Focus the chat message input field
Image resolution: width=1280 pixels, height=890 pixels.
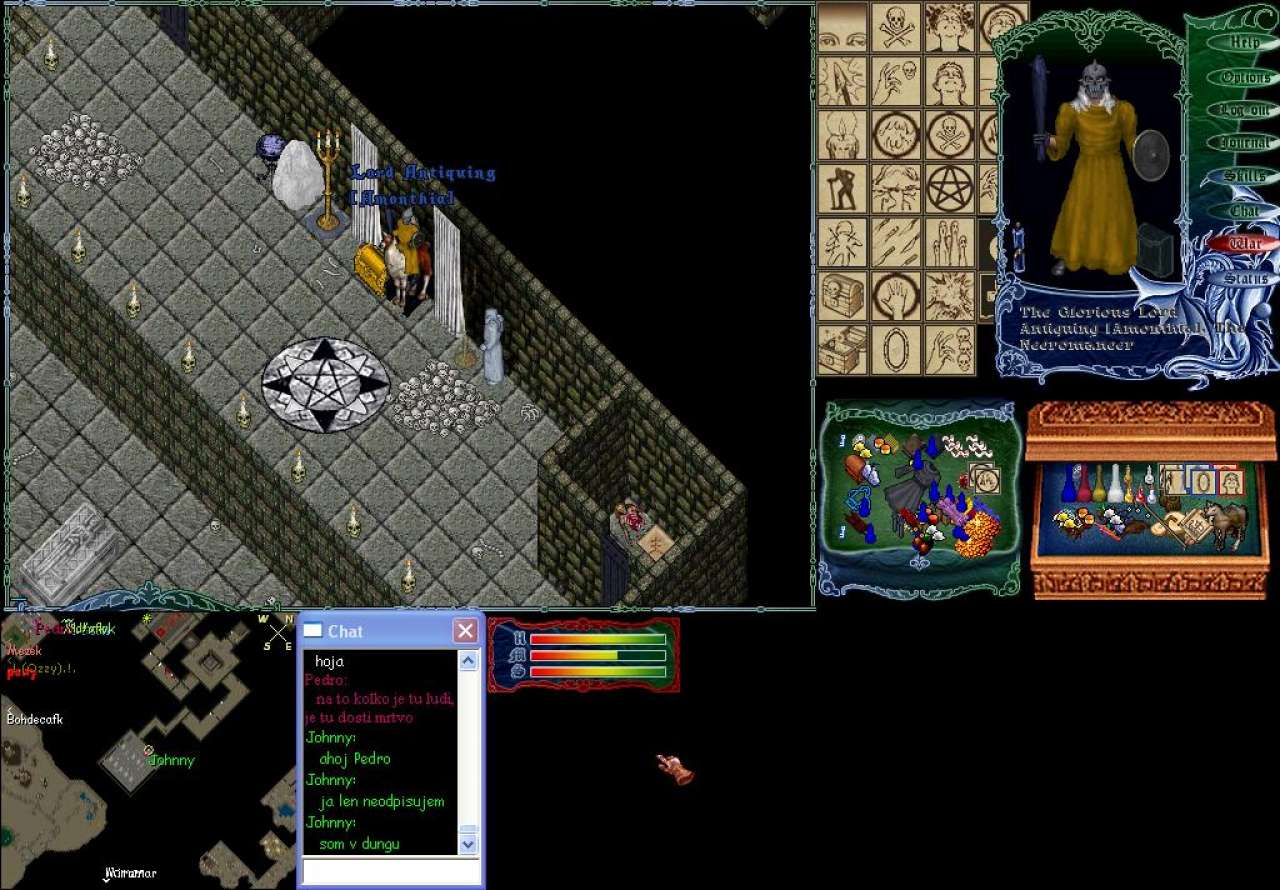coord(390,872)
